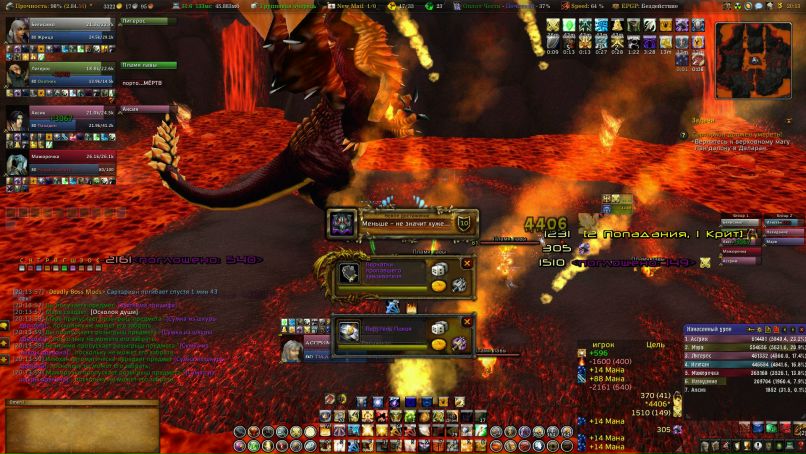Target the Лигарос boss frame
The width and height of the screenshot is (806, 454).
click(149, 22)
